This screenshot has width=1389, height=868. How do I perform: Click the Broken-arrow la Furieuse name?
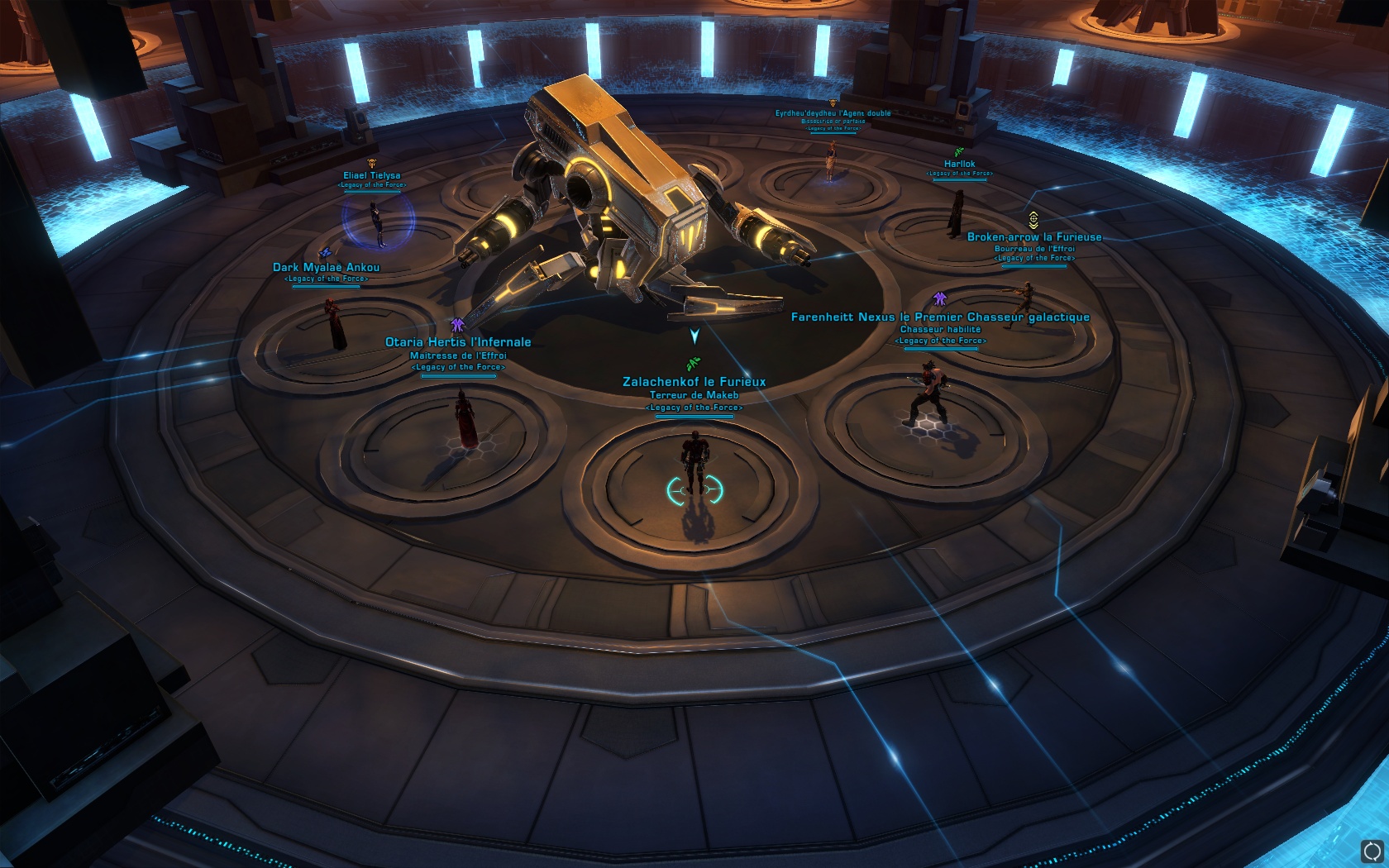pos(1034,236)
